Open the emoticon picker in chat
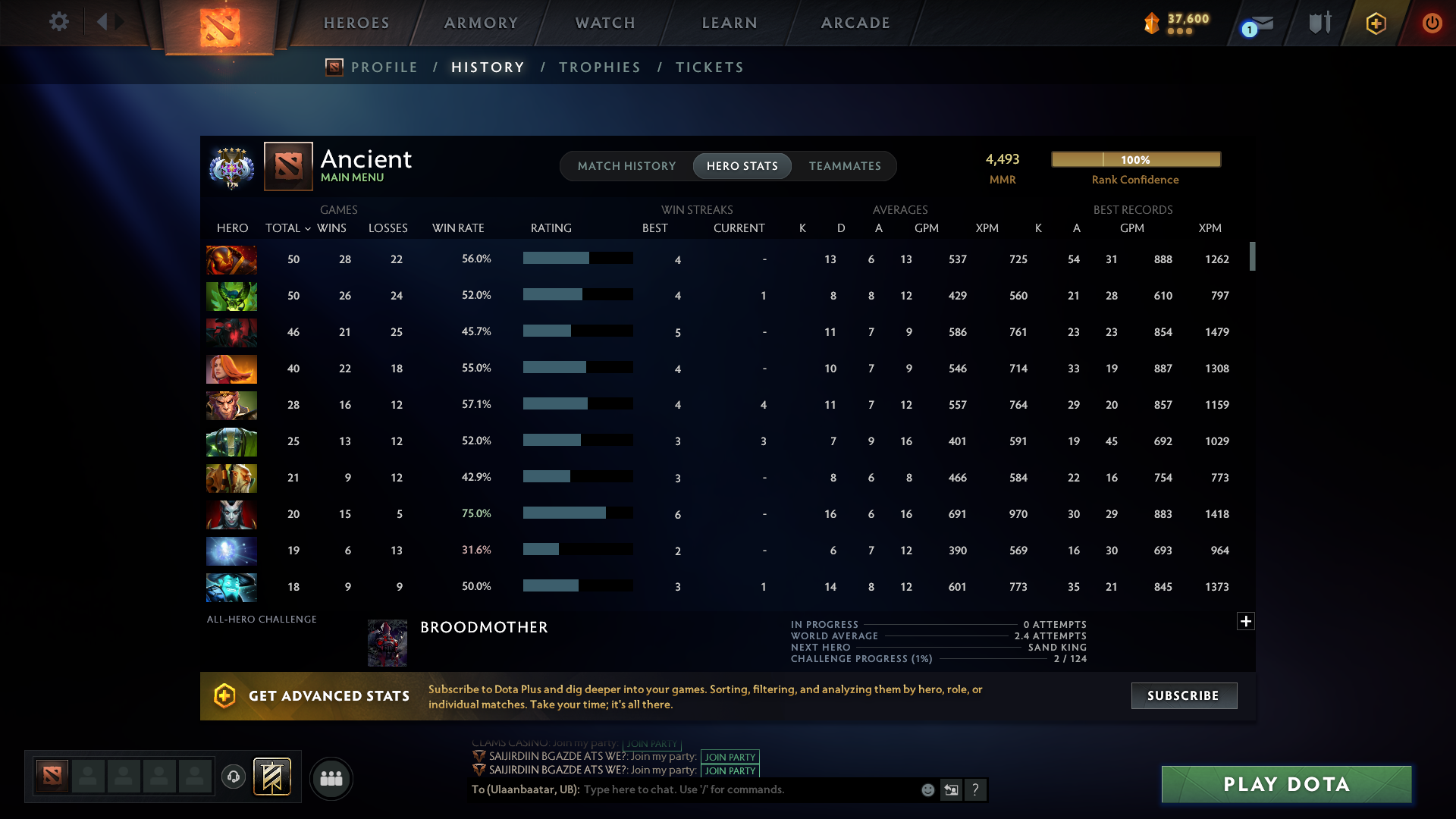 click(x=927, y=789)
